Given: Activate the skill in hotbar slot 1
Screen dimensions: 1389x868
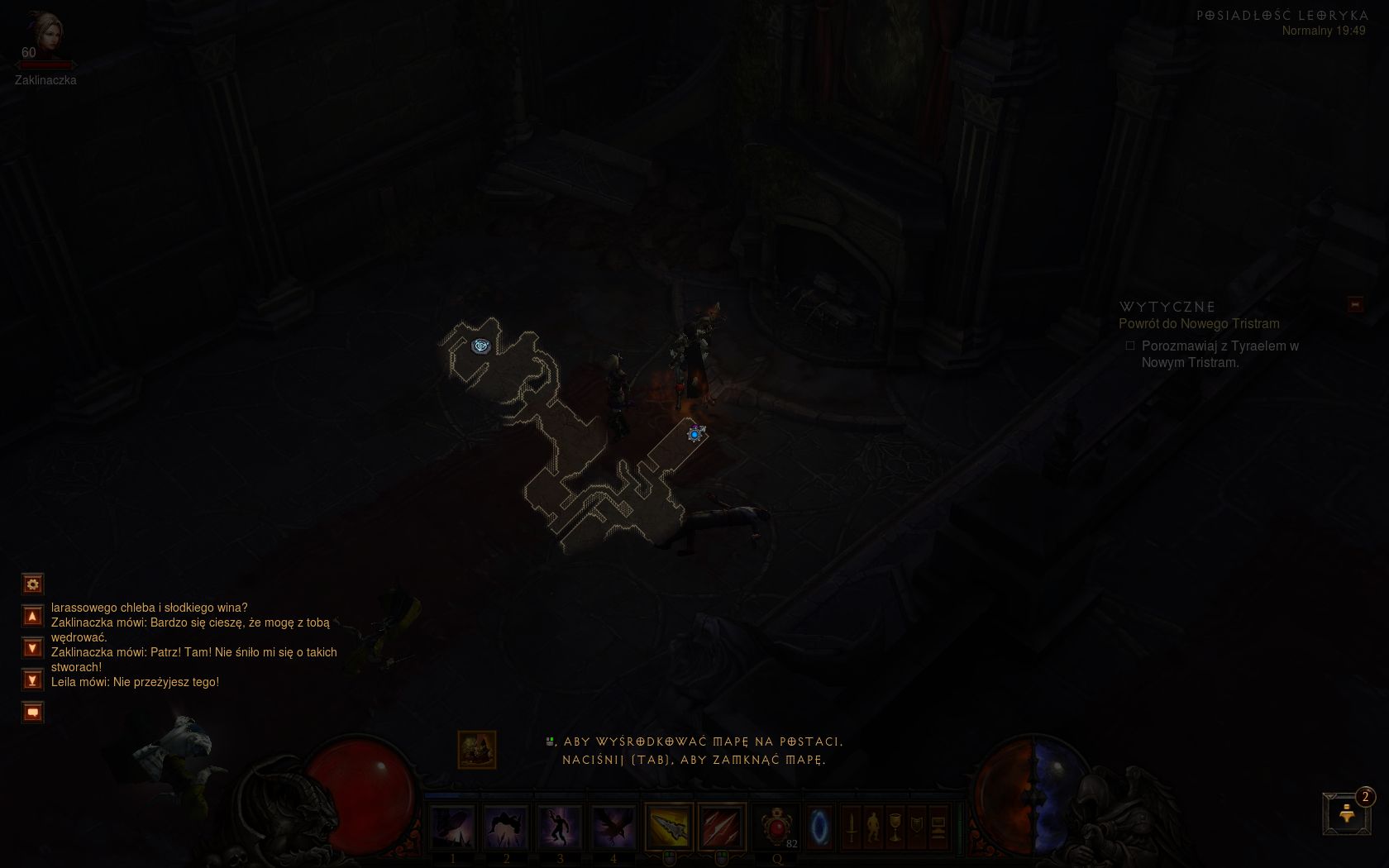Looking at the screenshot, I should [x=453, y=827].
